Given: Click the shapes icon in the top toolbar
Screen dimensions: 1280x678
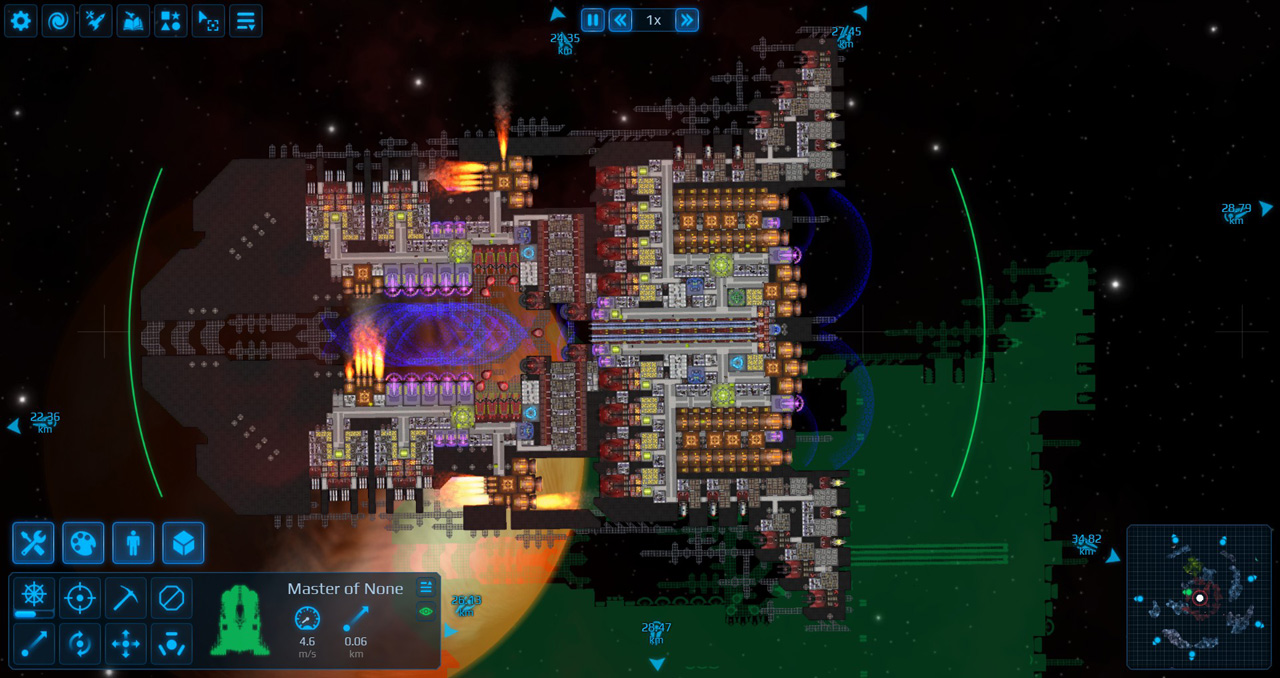Looking at the screenshot, I should pyautogui.click(x=171, y=20).
